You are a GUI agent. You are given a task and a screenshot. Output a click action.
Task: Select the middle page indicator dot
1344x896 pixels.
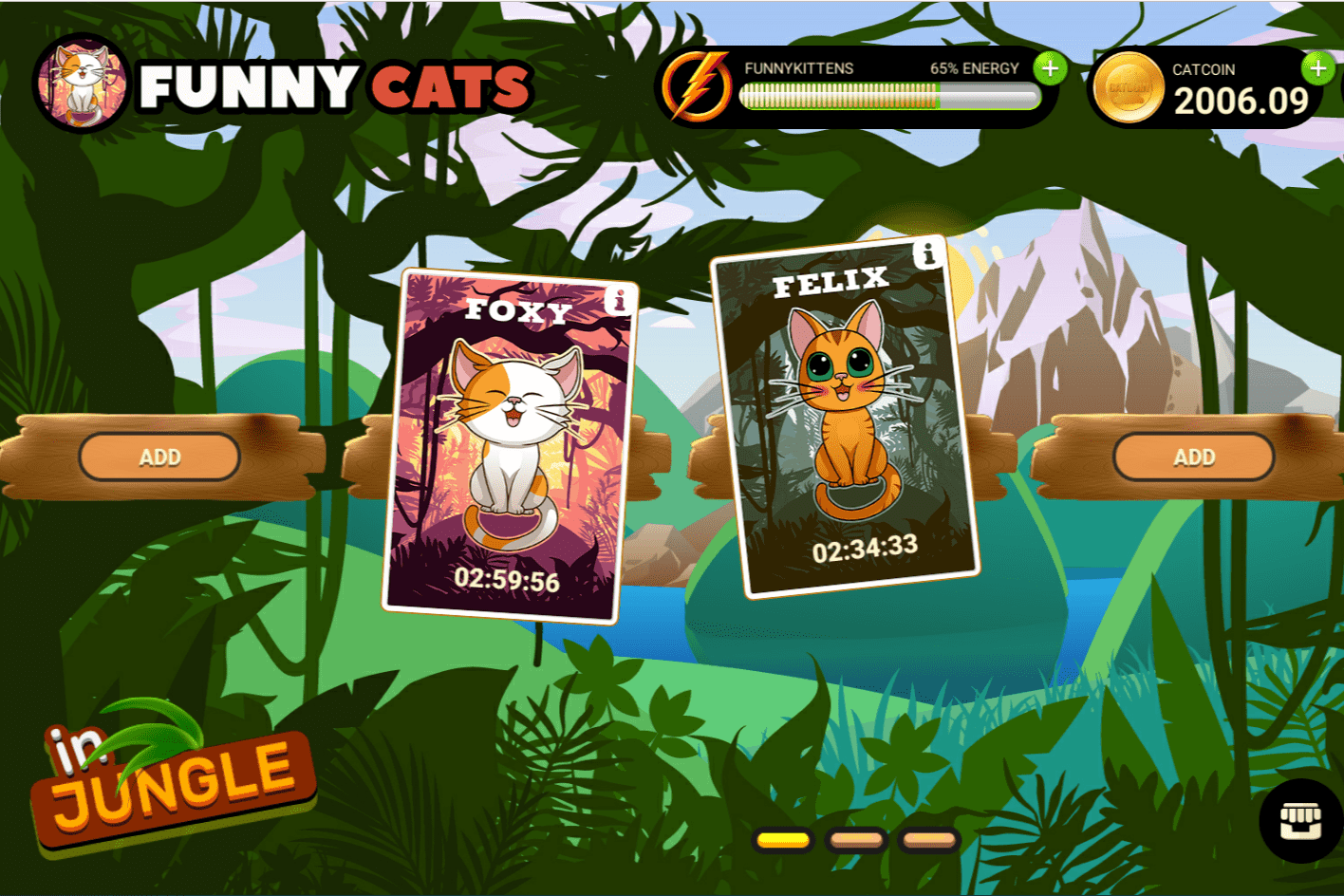point(855,839)
